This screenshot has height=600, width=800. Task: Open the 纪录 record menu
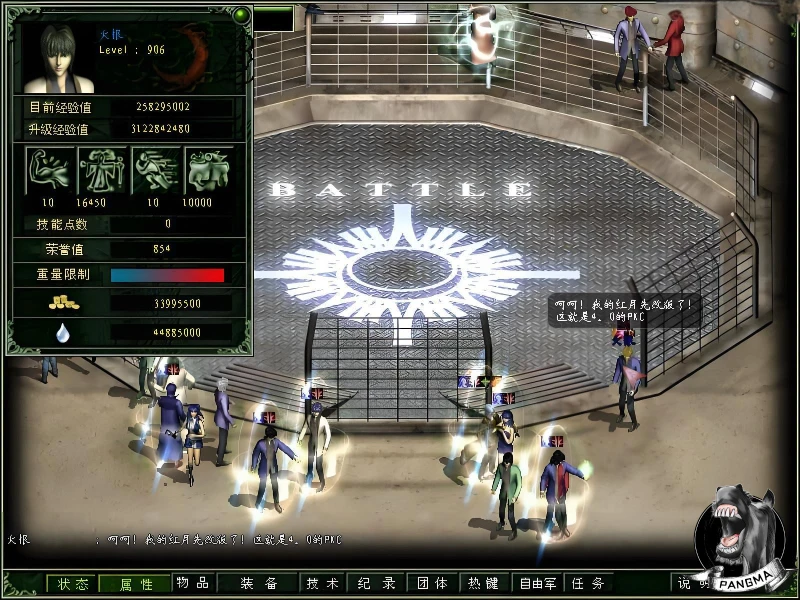tap(376, 584)
